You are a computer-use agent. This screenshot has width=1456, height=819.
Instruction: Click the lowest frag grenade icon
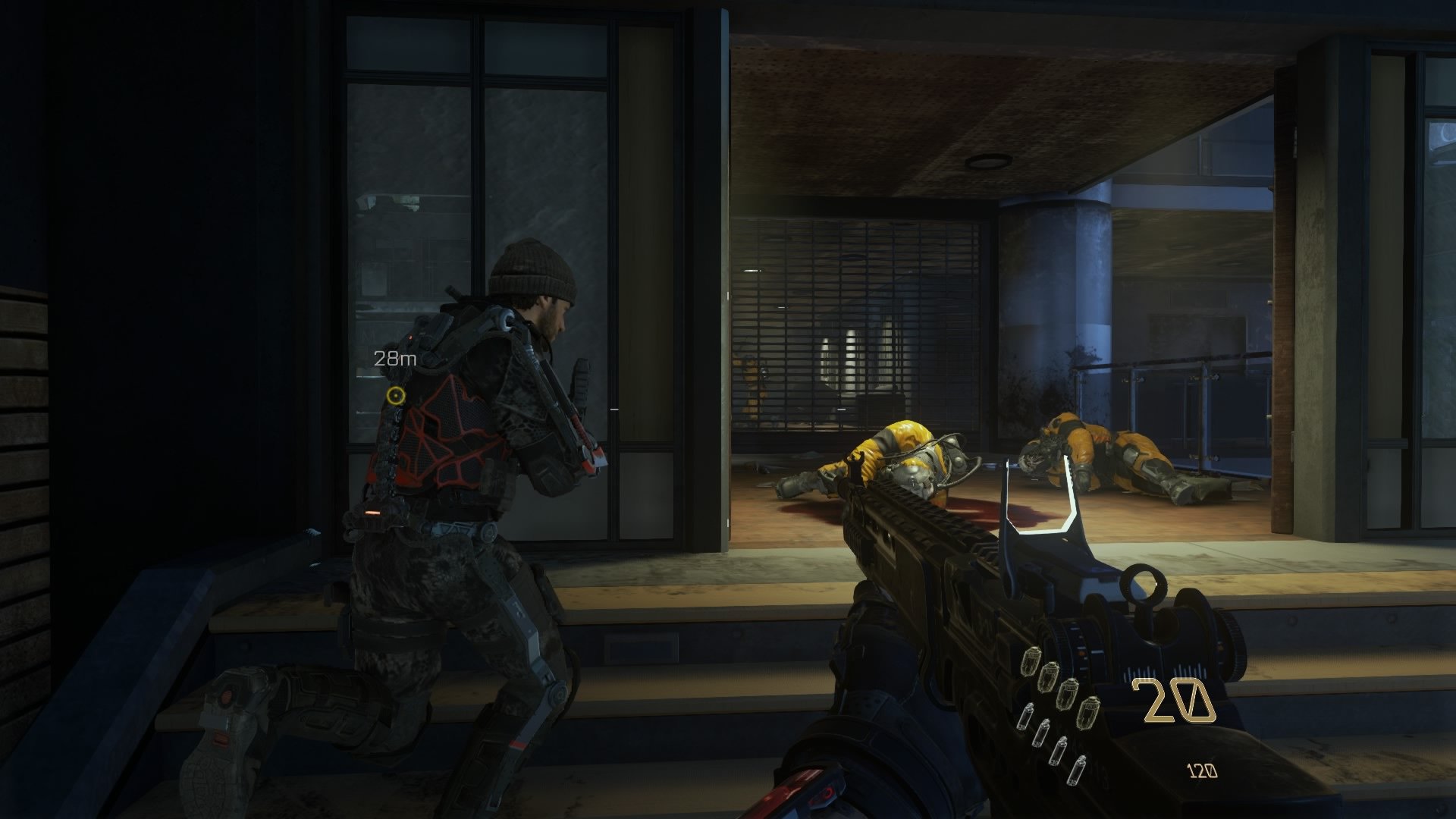coord(1089,712)
